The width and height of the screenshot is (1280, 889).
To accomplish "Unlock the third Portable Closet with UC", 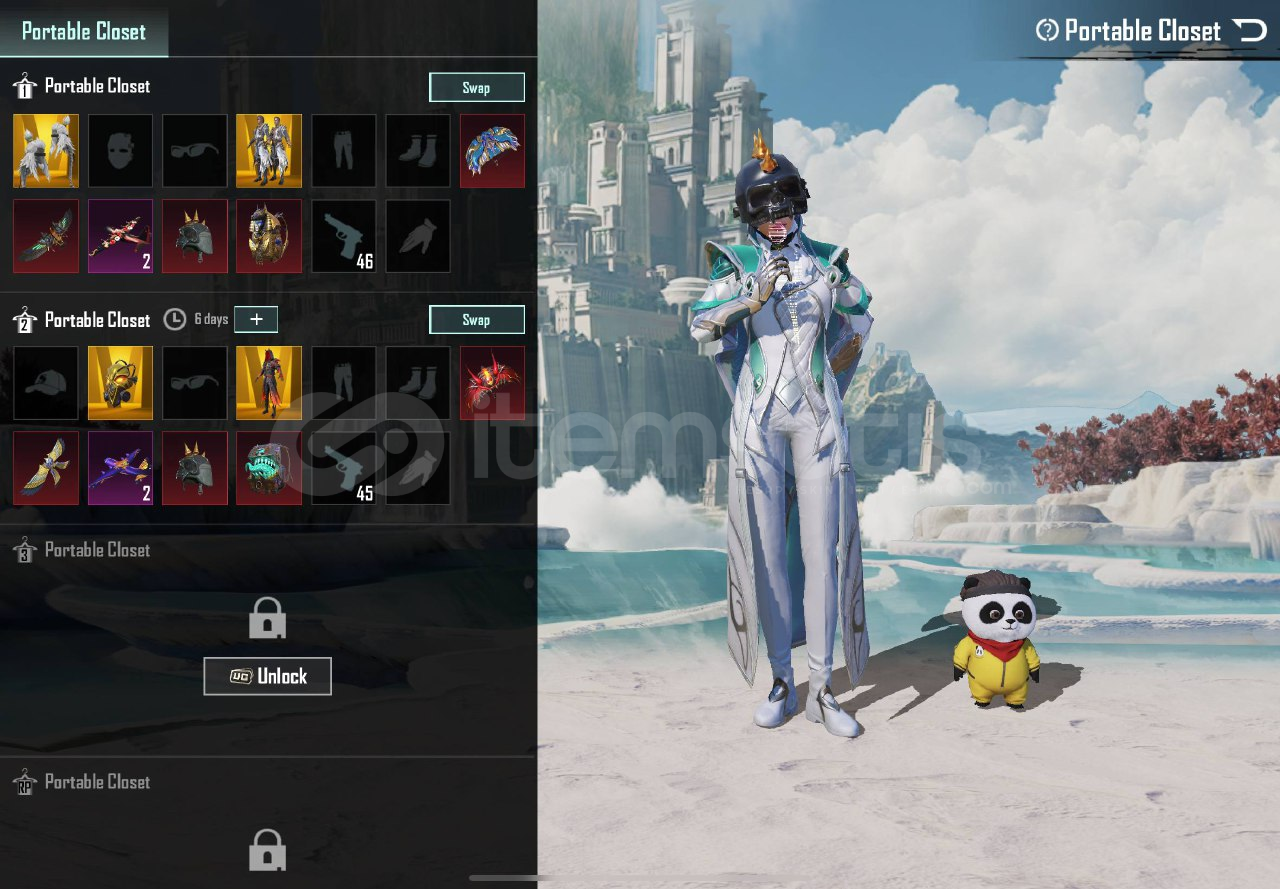I will (x=267, y=676).
